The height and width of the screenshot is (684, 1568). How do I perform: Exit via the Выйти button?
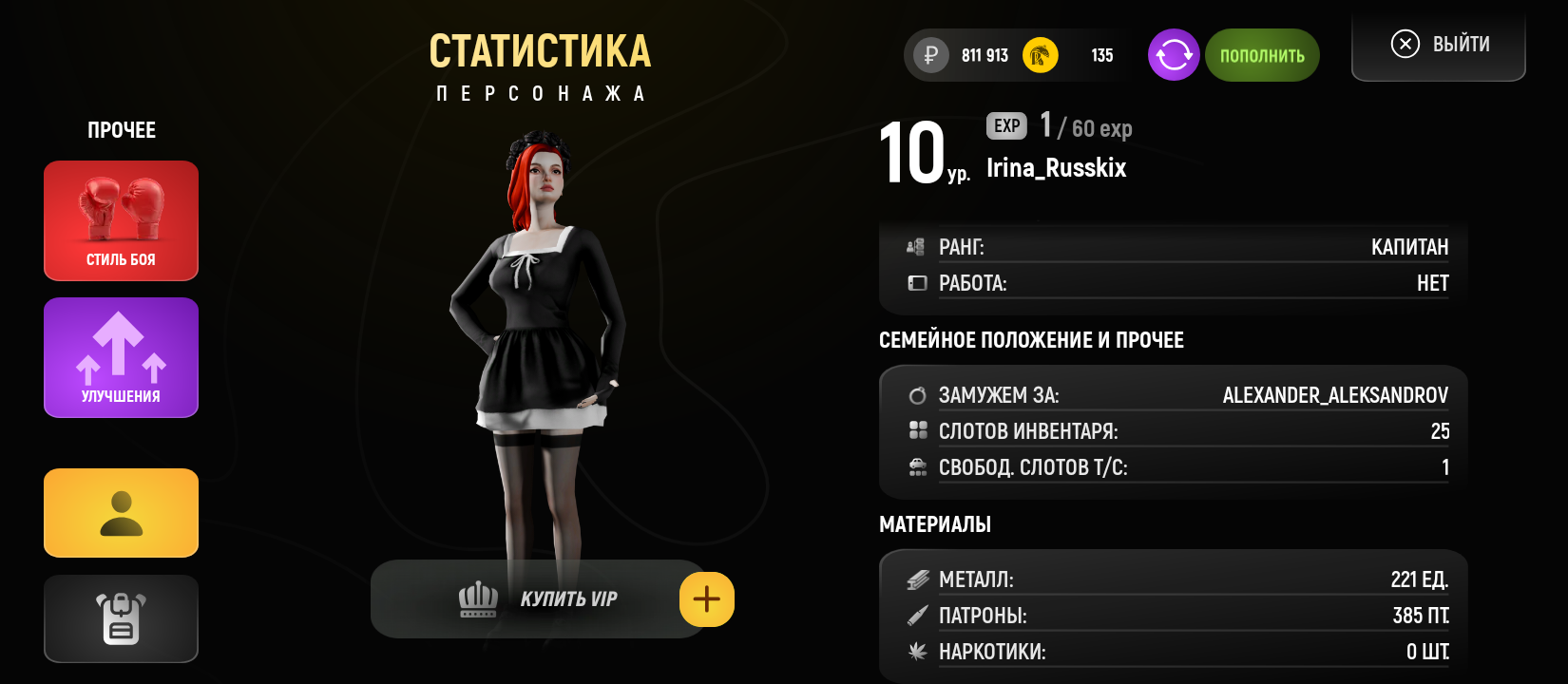click(x=1439, y=45)
